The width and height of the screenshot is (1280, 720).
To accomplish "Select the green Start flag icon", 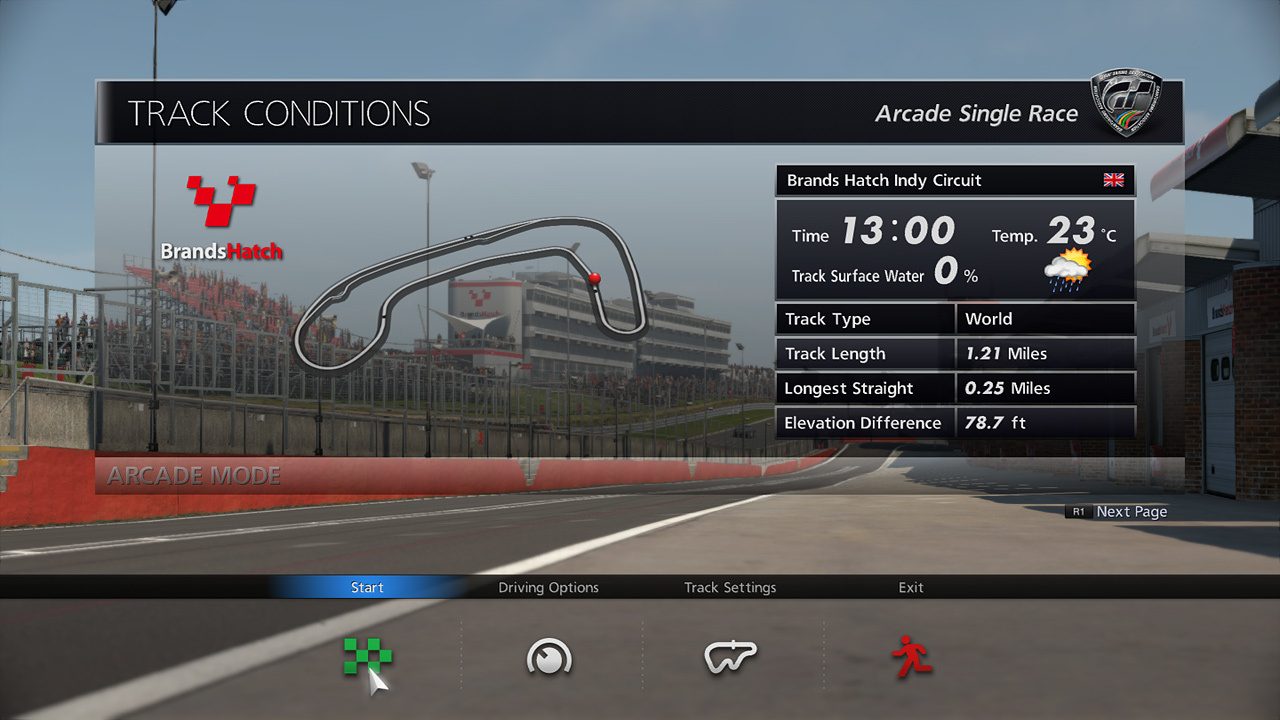I will click(x=366, y=655).
